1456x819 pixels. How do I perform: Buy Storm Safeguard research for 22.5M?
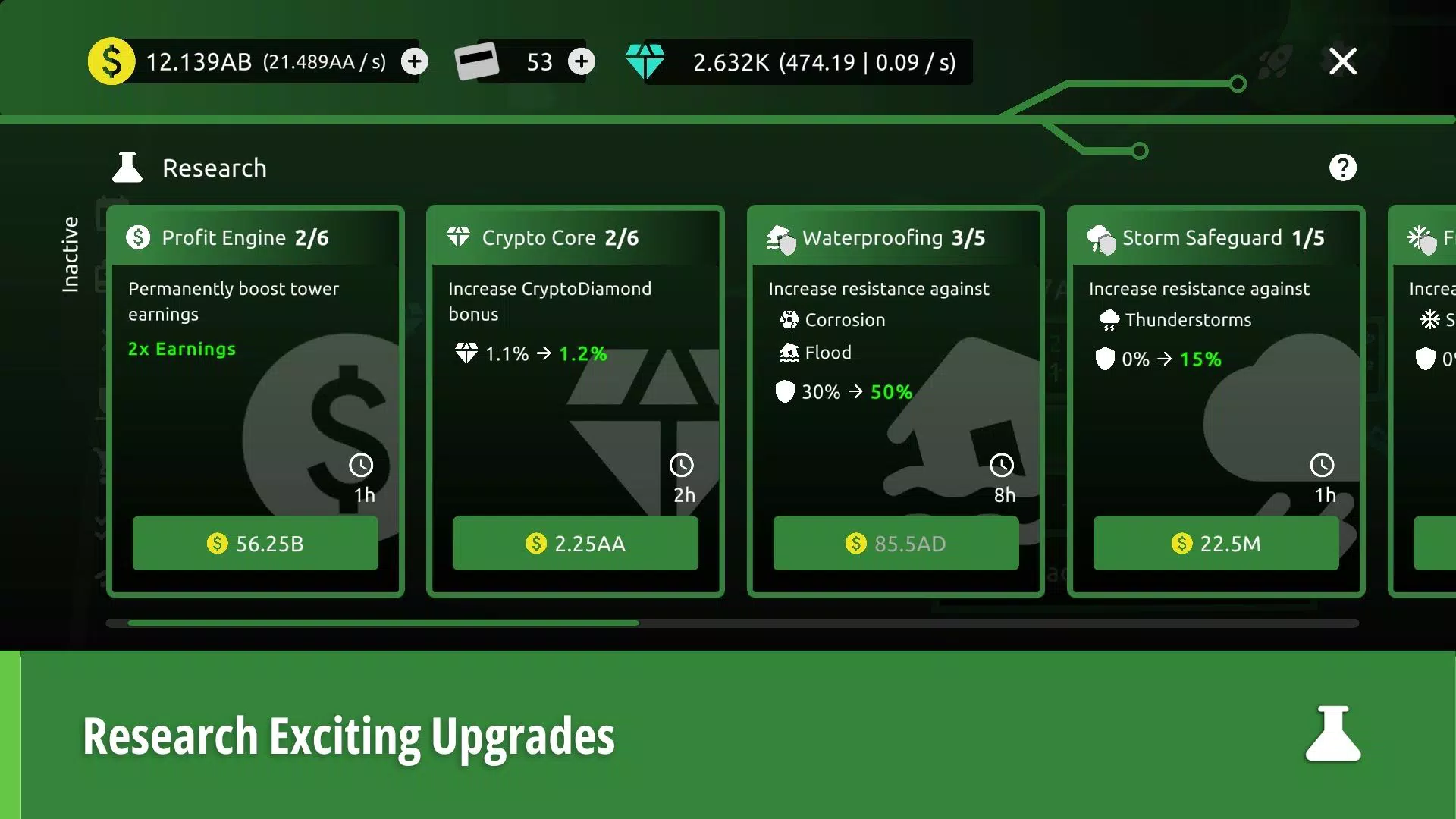tap(1216, 543)
